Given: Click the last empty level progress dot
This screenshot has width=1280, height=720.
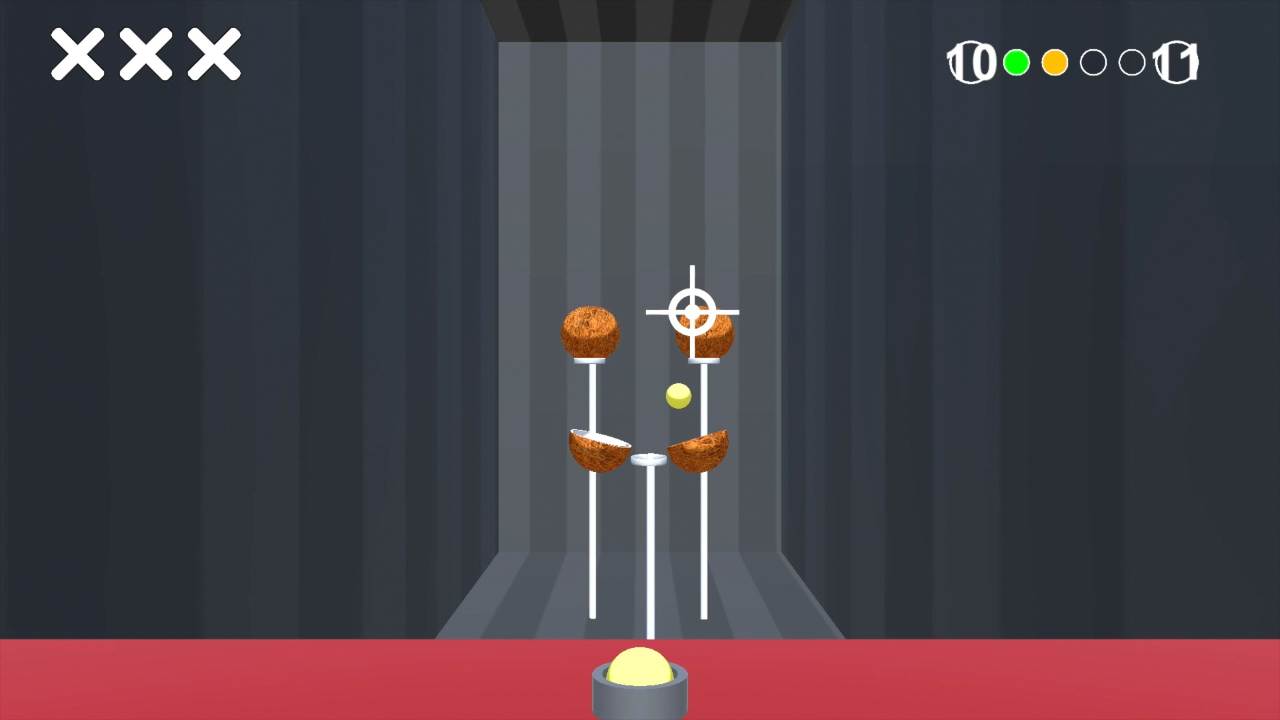Looking at the screenshot, I should 1131,62.
